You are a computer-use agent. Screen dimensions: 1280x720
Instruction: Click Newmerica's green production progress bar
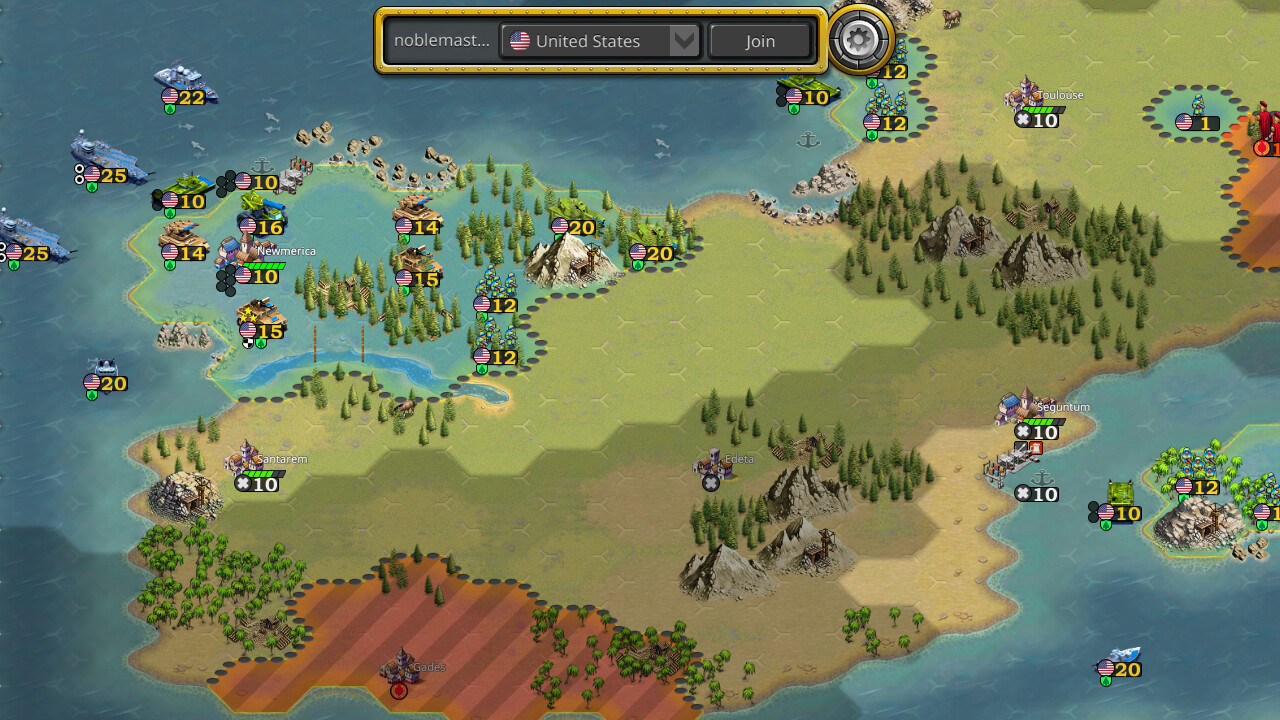(x=262, y=263)
